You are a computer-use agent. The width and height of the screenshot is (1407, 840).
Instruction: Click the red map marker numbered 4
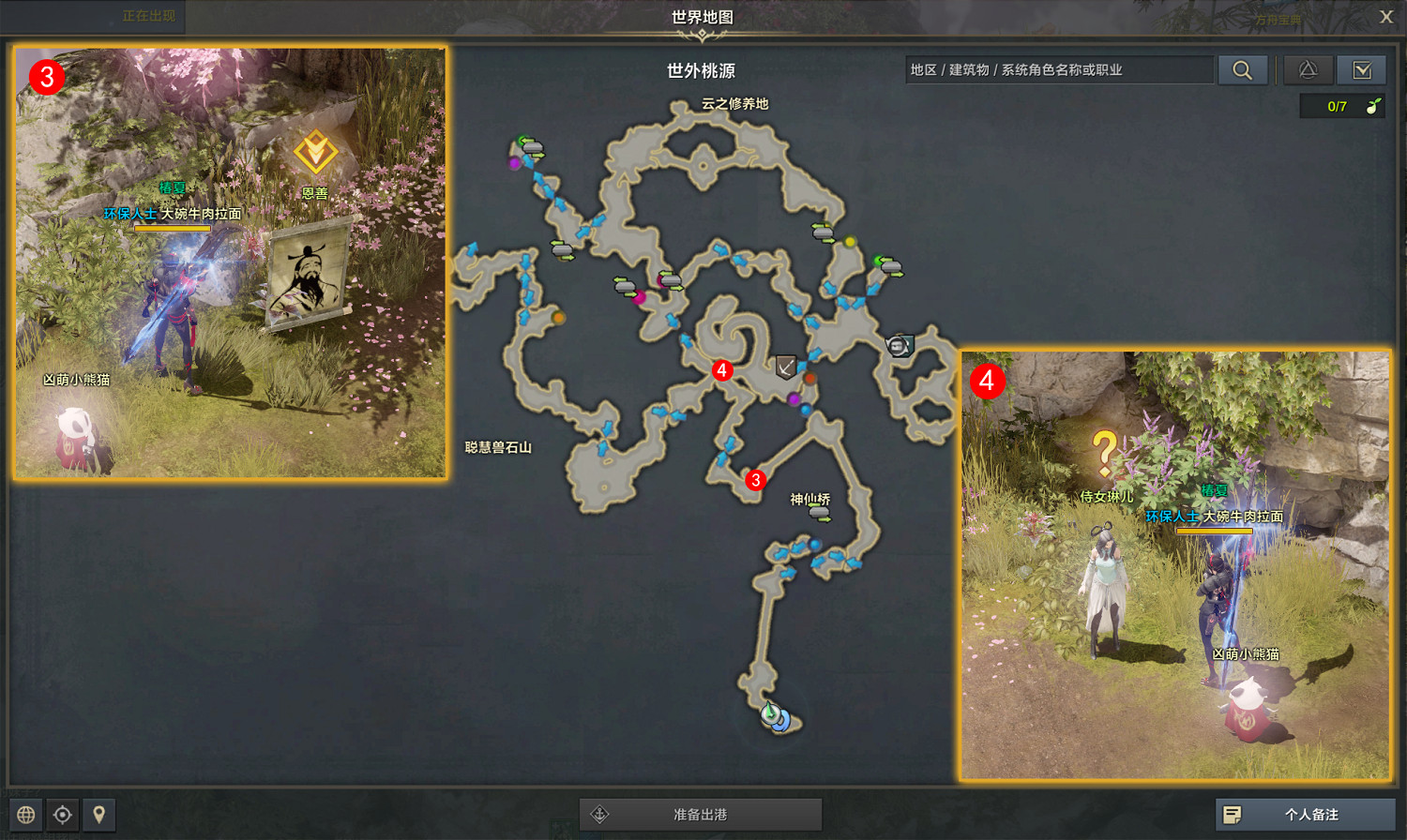(x=722, y=371)
